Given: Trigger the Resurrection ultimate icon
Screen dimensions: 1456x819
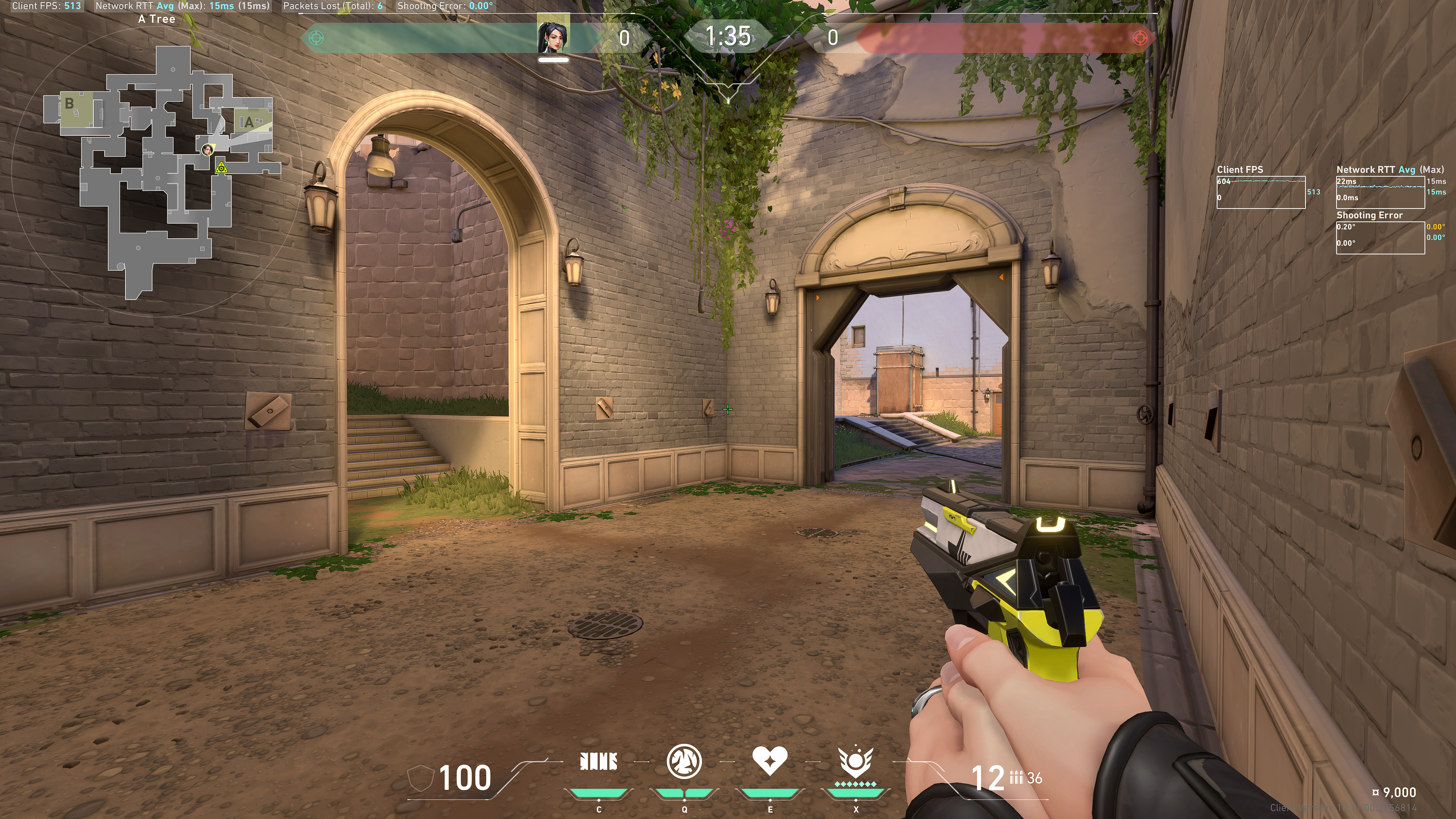Looking at the screenshot, I should pyautogui.click(x=856, y=762).
